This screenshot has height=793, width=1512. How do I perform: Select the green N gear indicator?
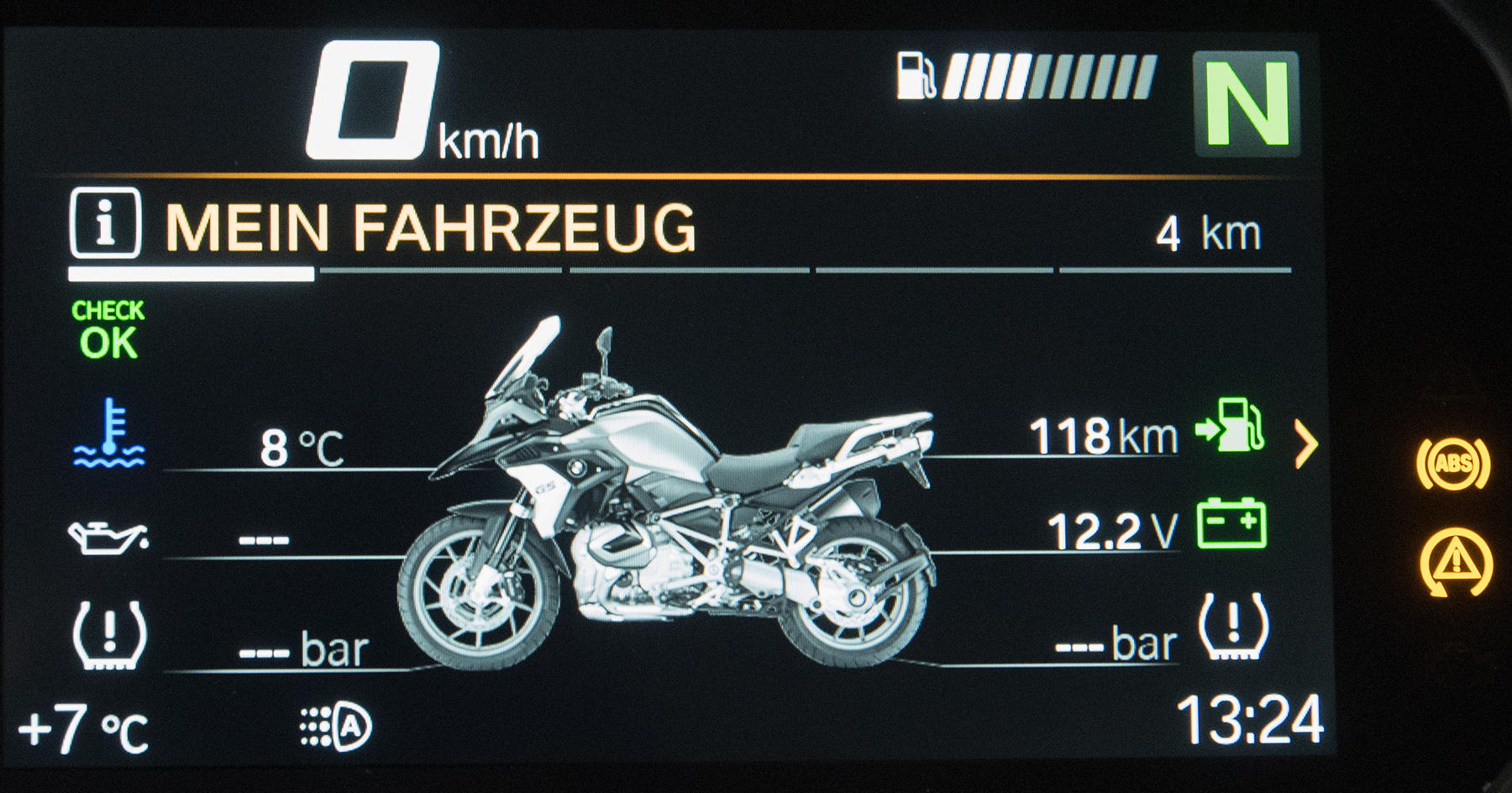coord(1247,104)
